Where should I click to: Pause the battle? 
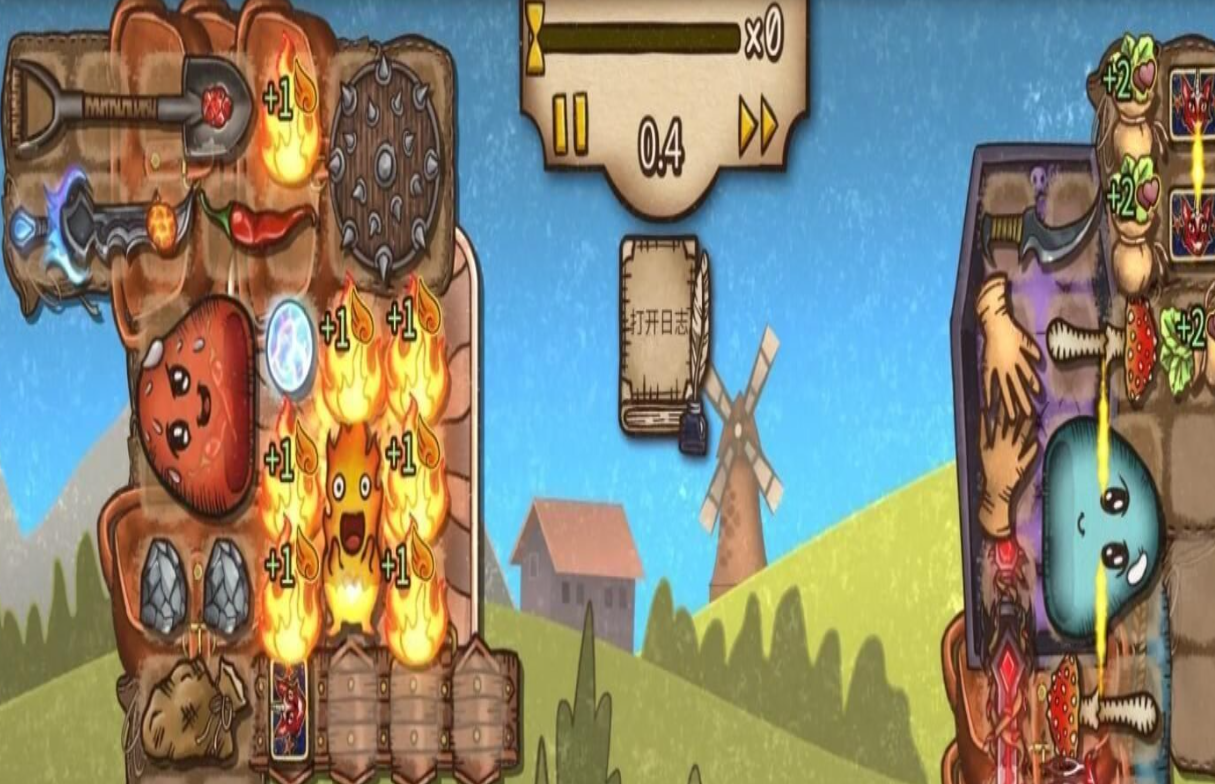[569, 123]
